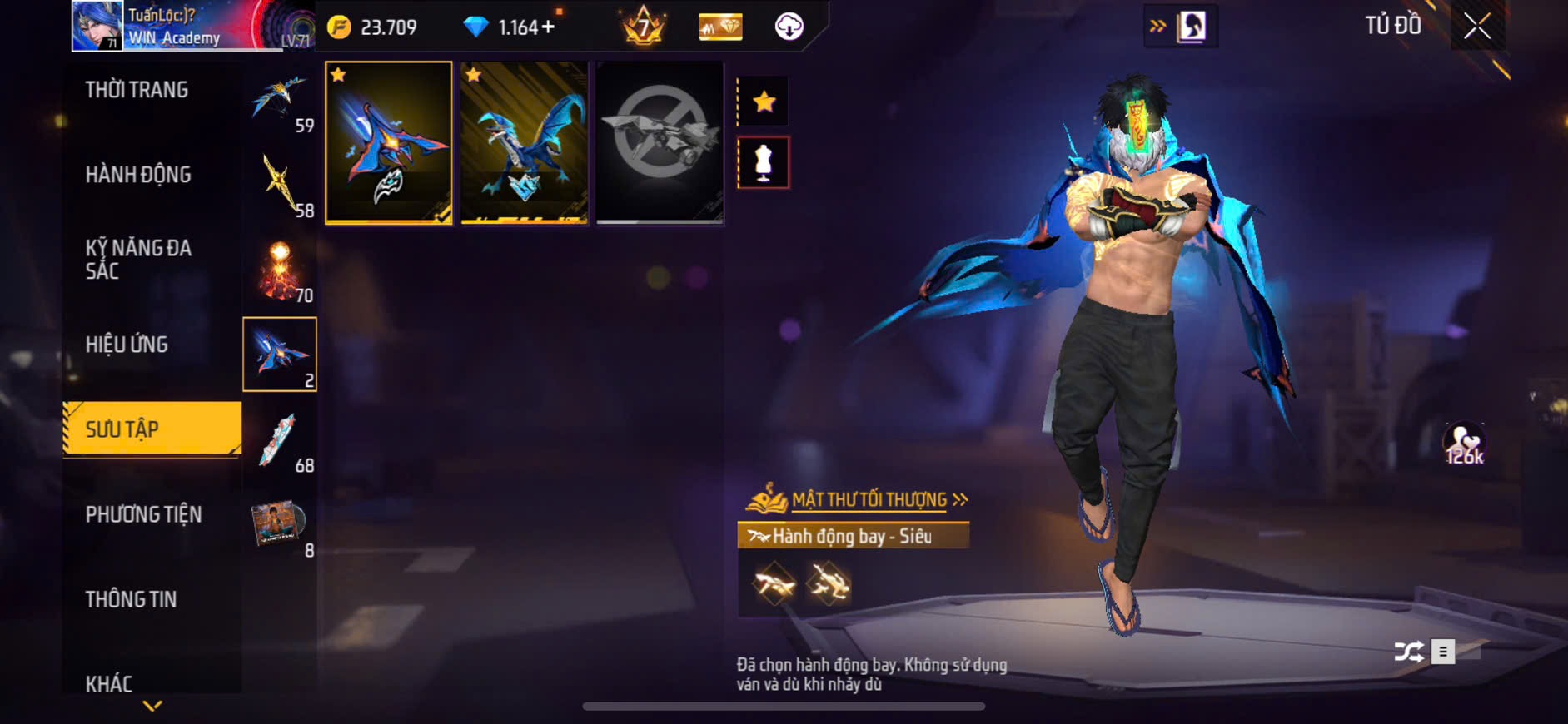Viewport: 1568px width, 724px height.
Task: Open the cloud download icon
Action: pos(789,27)
